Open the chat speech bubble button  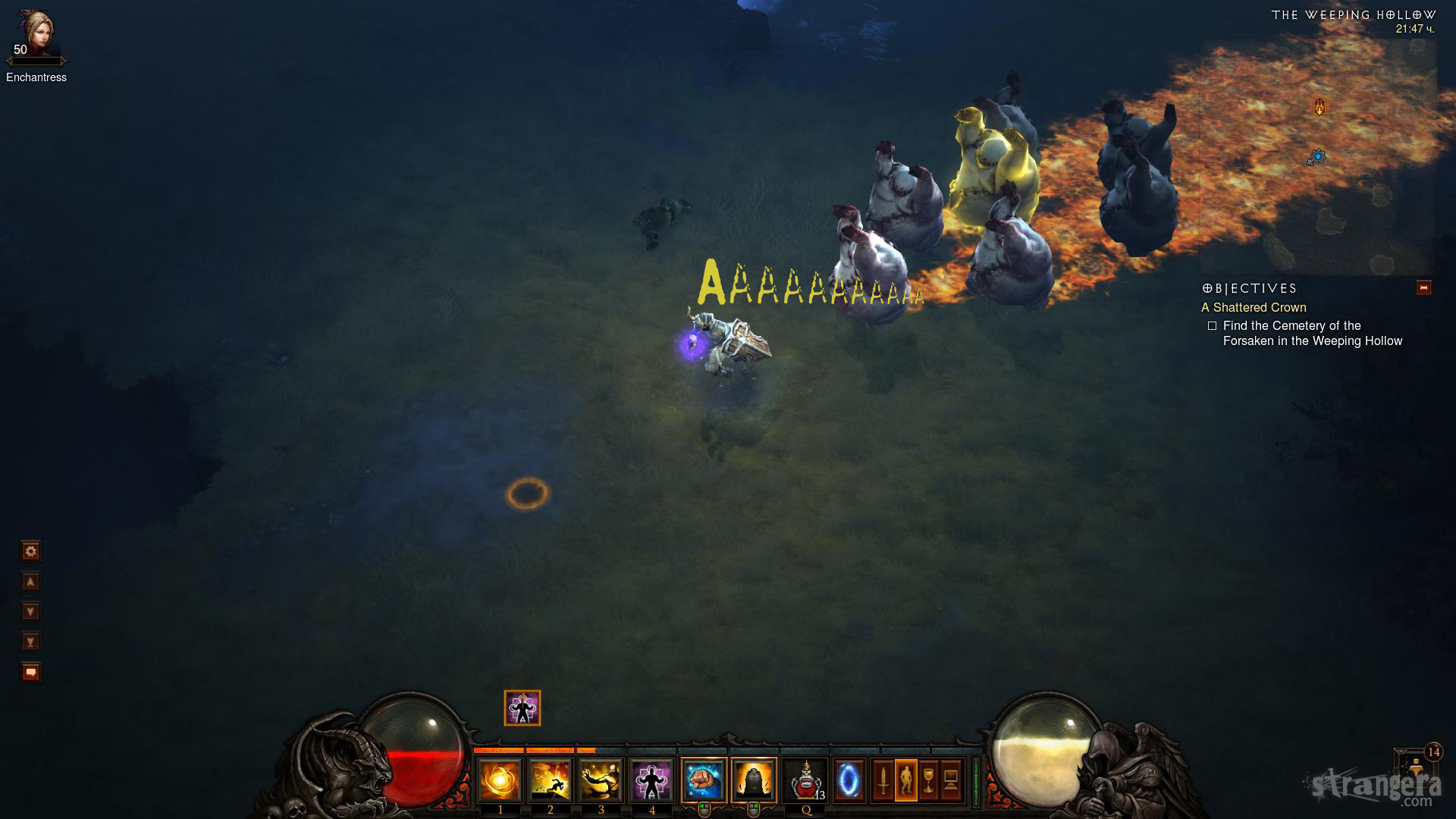click(x=30, y=672)
